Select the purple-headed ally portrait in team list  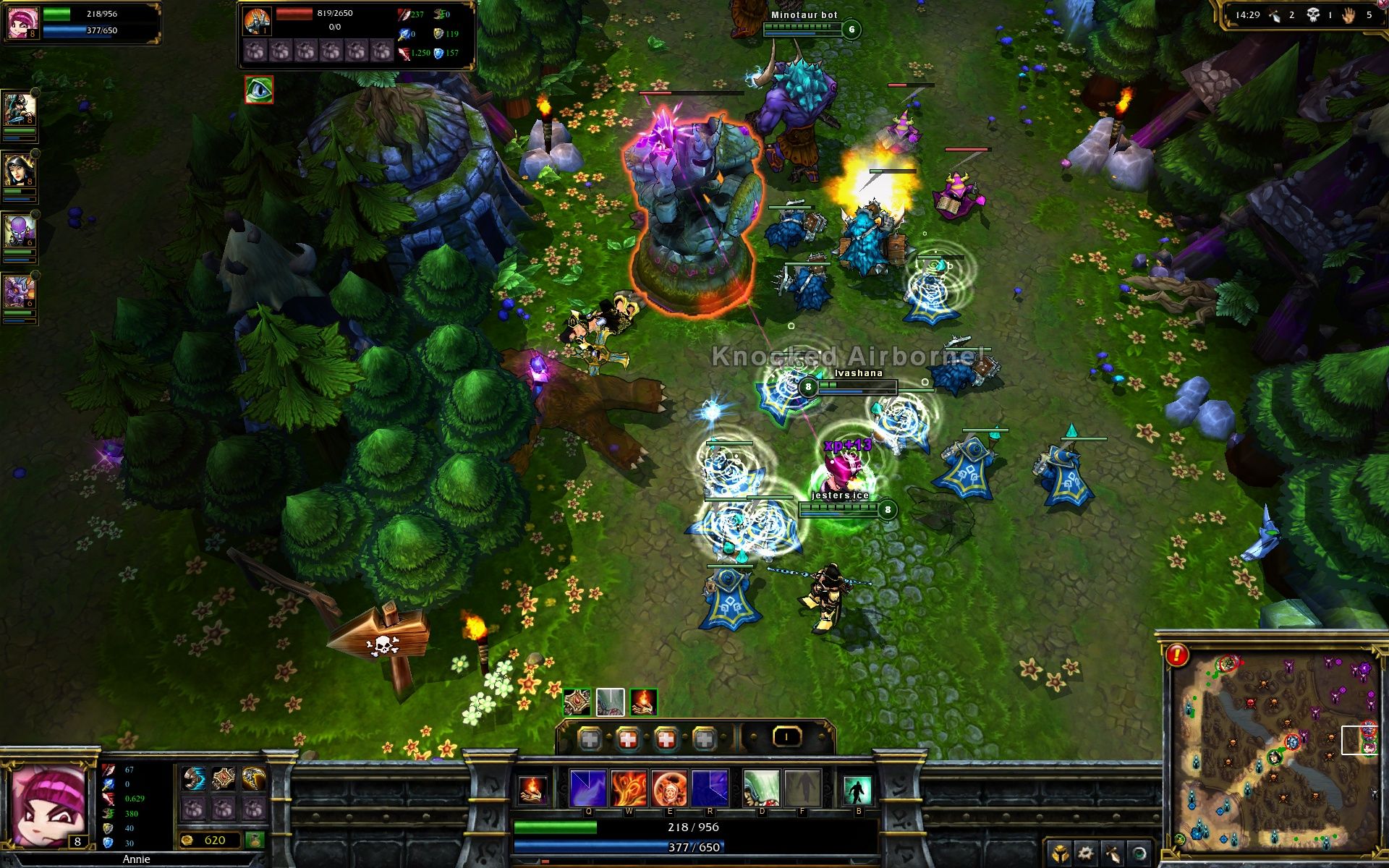coord(20,231)
